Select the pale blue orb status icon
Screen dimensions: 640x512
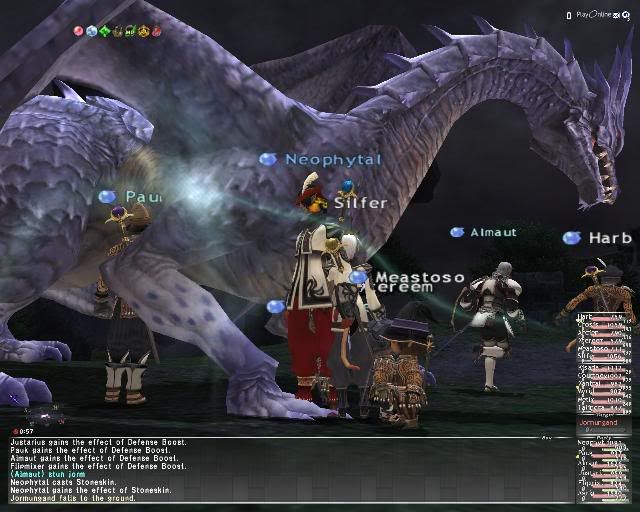(92, 31)
